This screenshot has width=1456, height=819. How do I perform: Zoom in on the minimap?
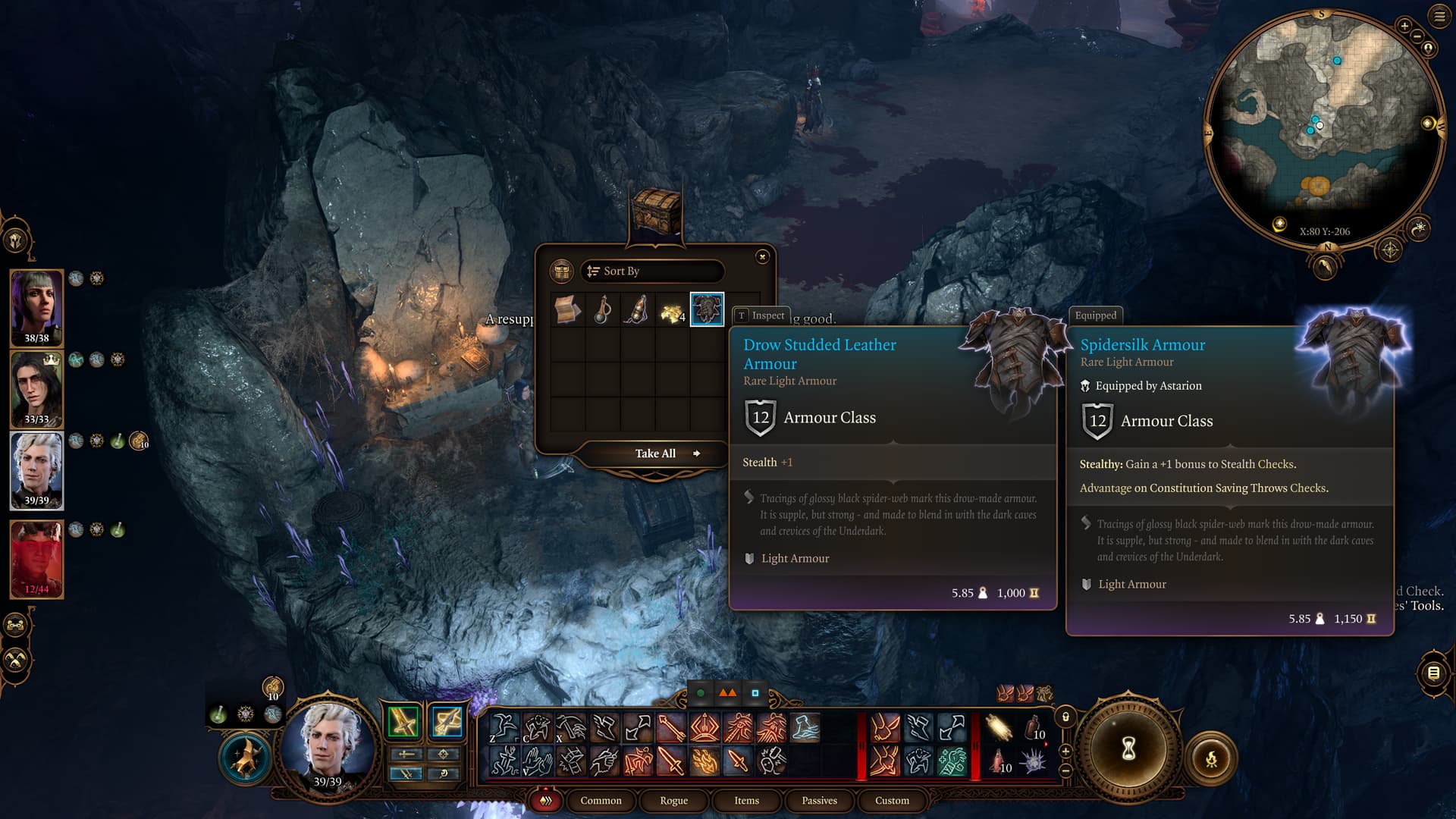click(1404, 27)
